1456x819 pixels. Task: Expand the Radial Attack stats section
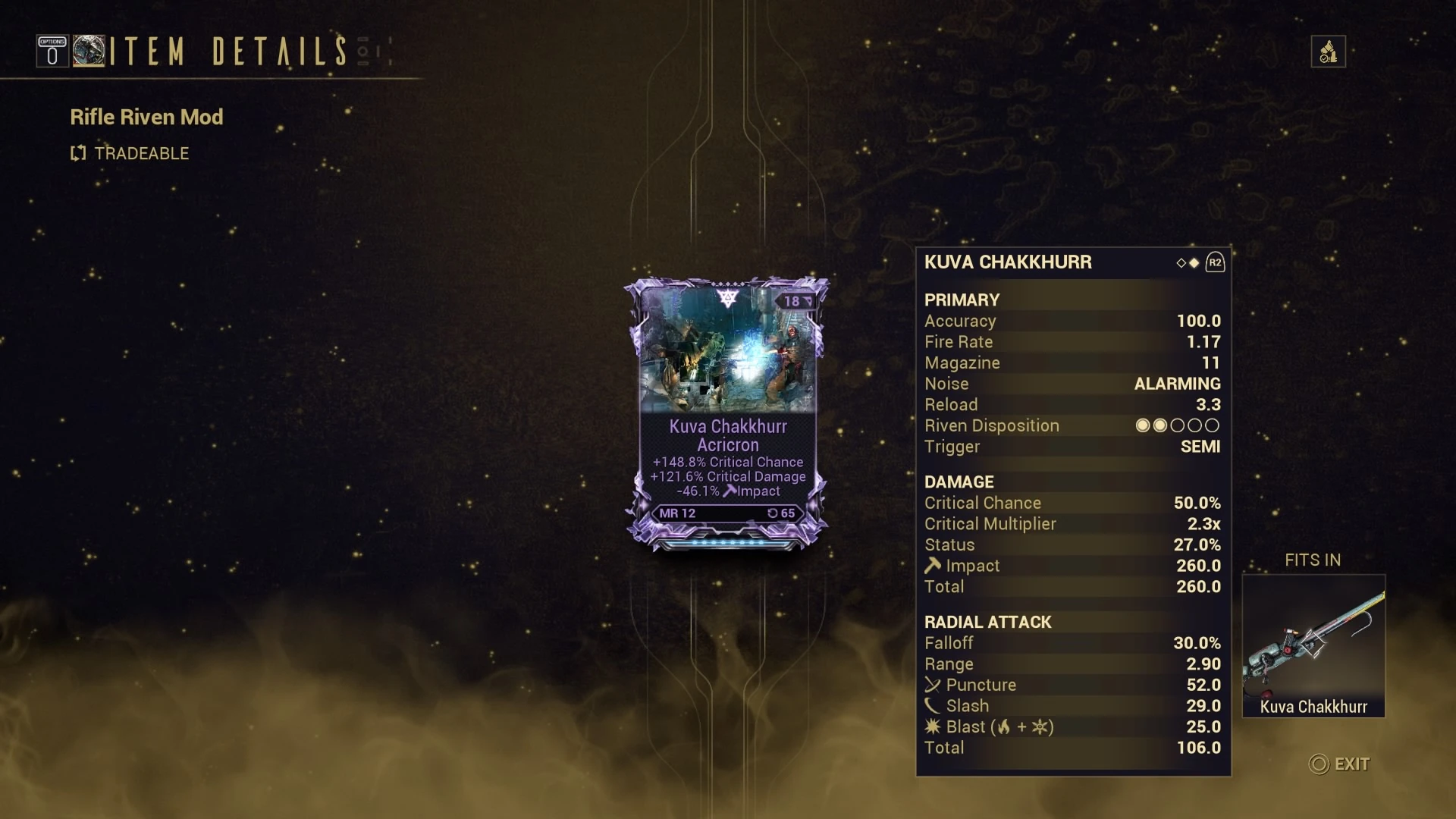tap(987, 622)
